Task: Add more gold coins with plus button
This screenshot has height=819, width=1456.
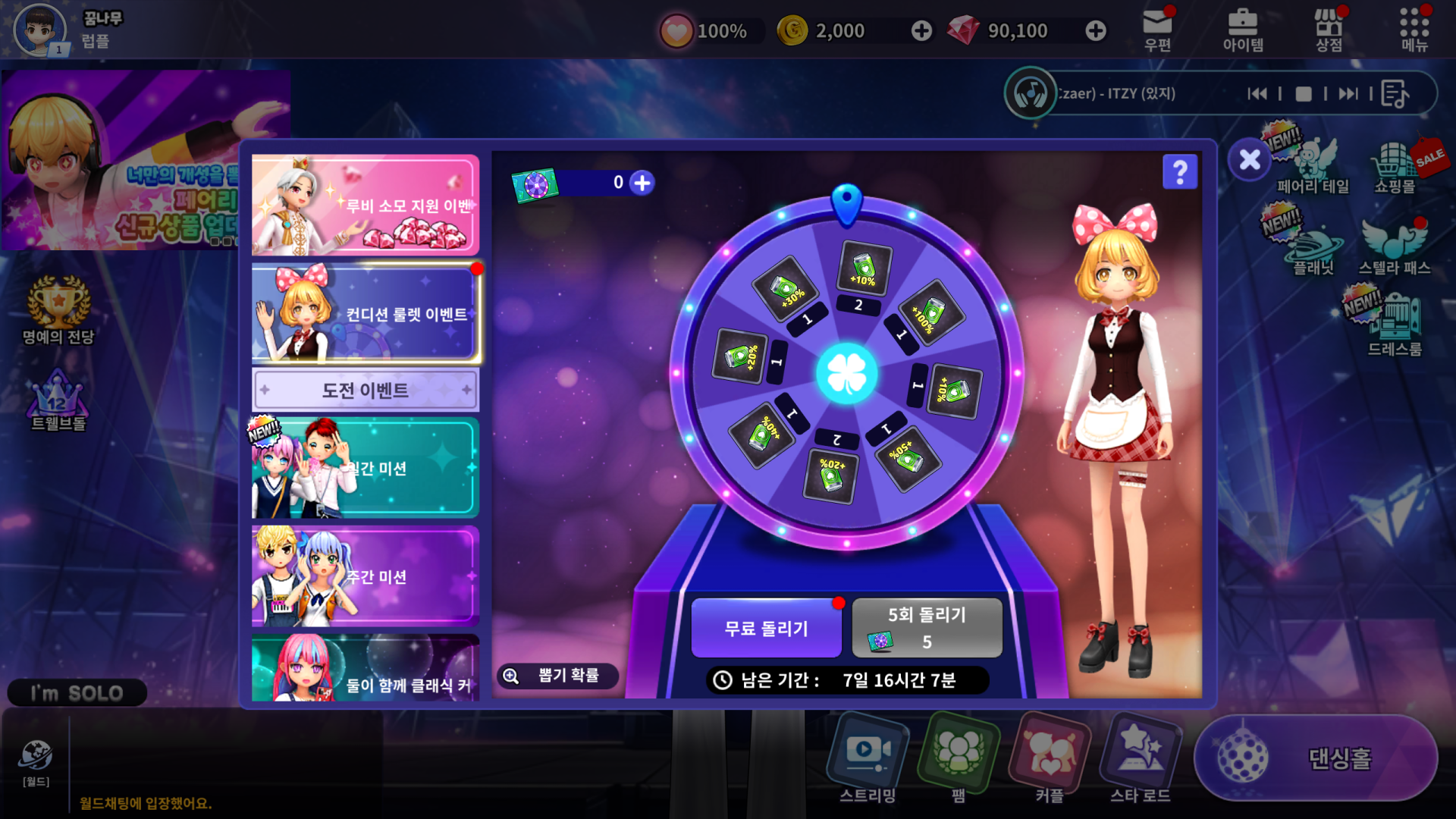Action: tap(921, 31)
